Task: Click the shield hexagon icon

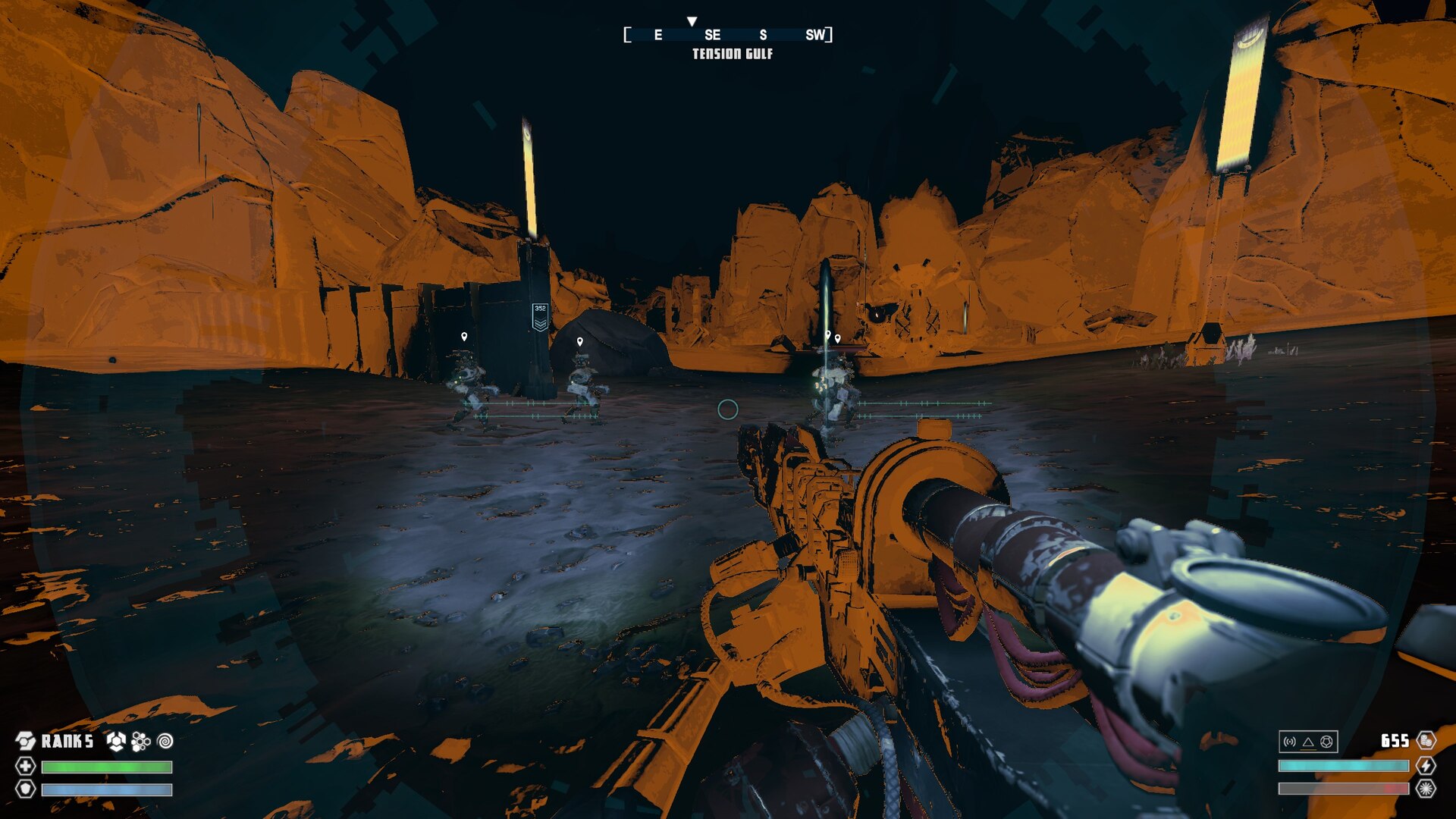Action: pos(26,789)
